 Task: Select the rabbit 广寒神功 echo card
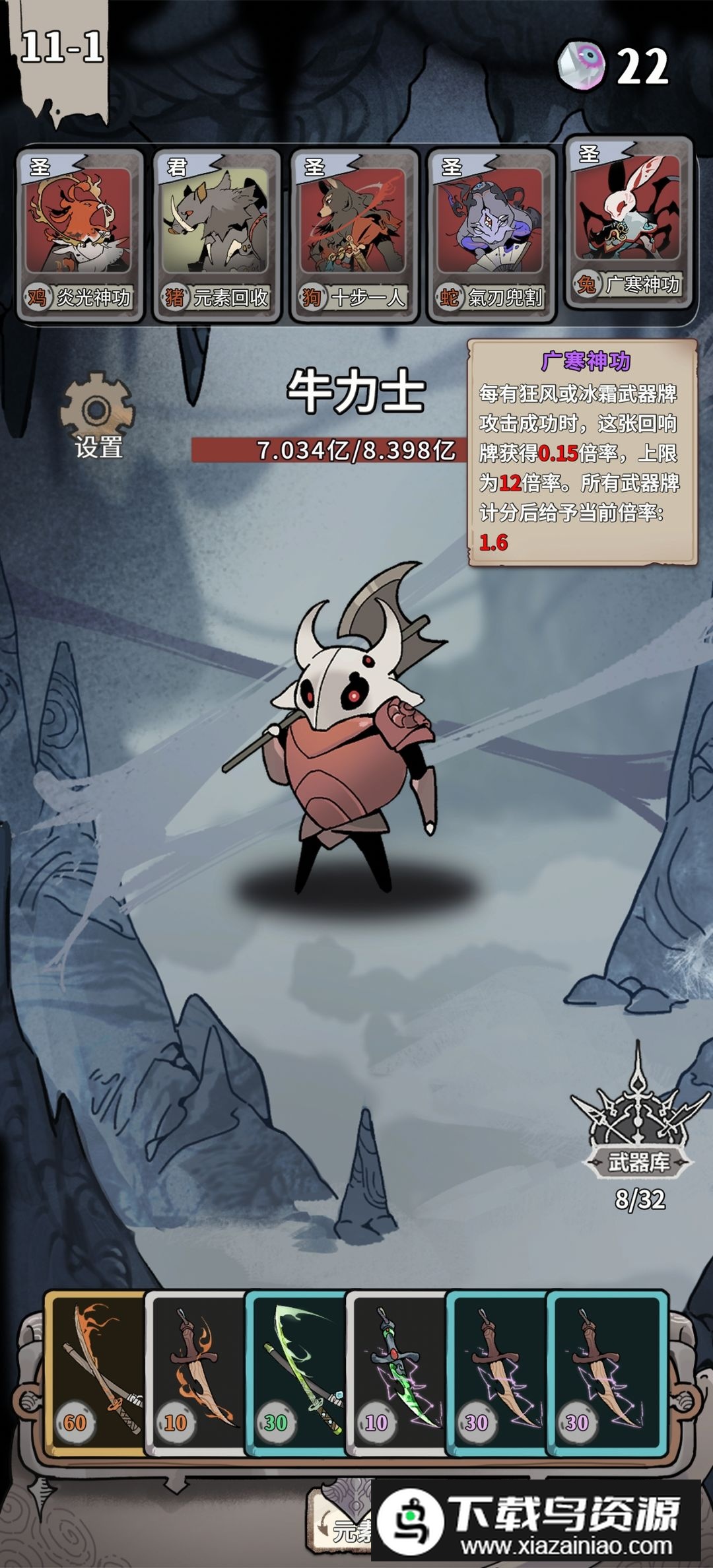(628, 223)
